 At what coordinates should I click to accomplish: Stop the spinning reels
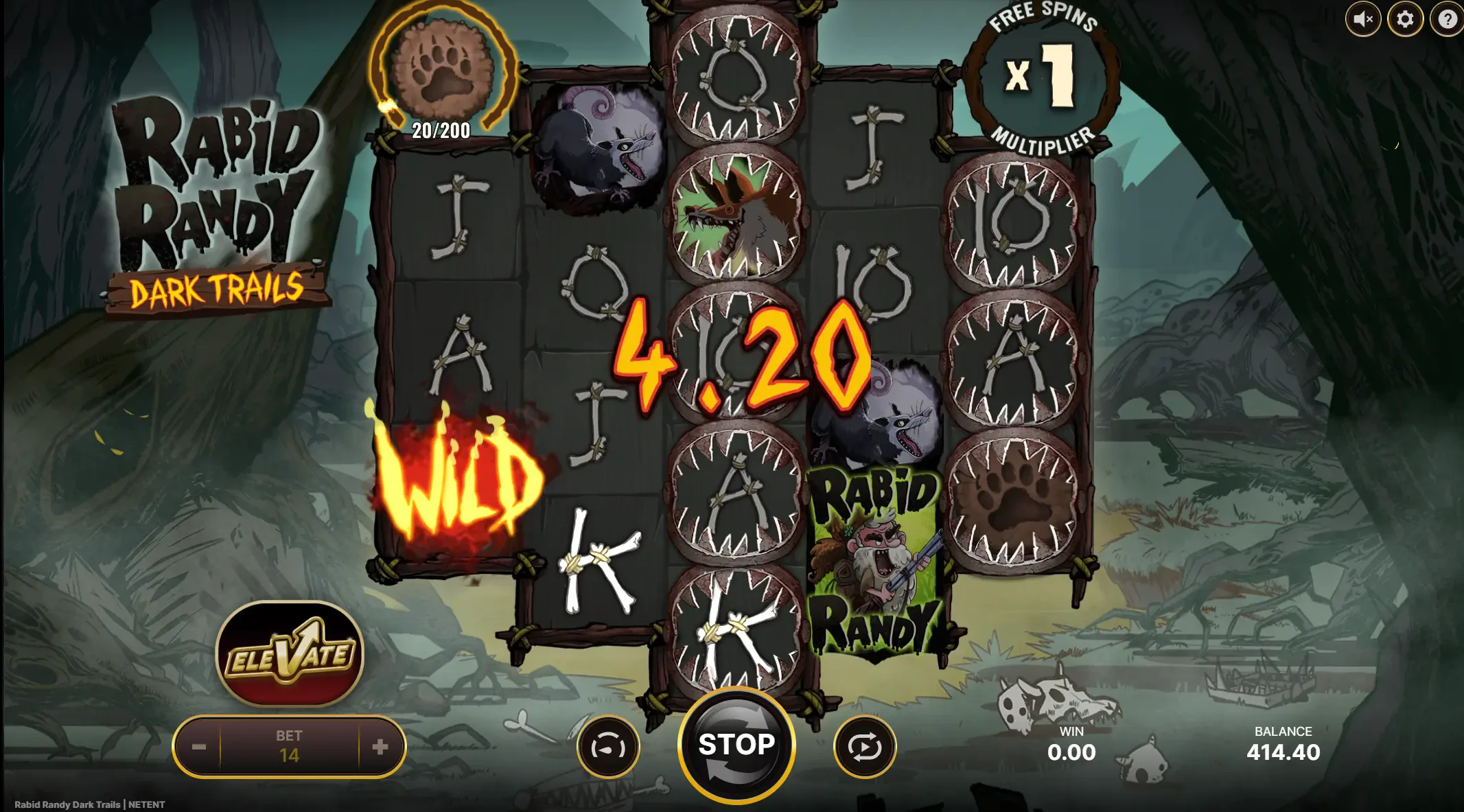pos(736,745)
